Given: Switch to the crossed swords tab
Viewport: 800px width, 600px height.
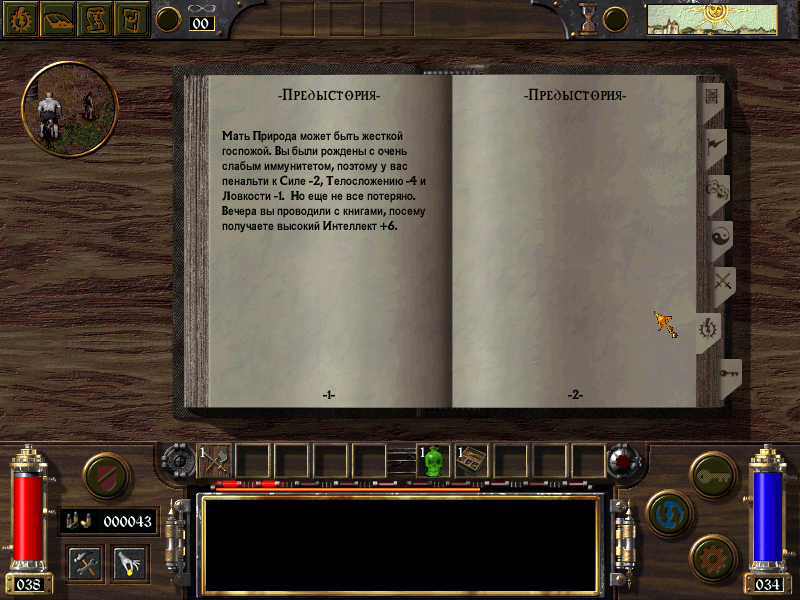Looking at the screenshot, I should 722,284.
